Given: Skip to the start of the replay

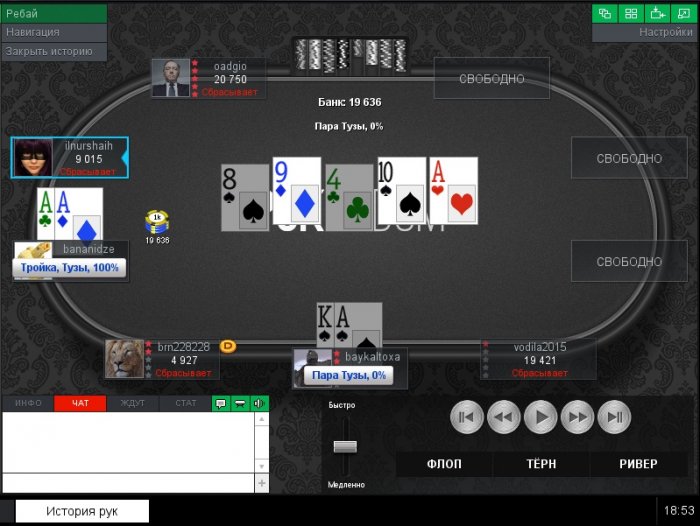Looking at the screenshot, I should (467, 416).
